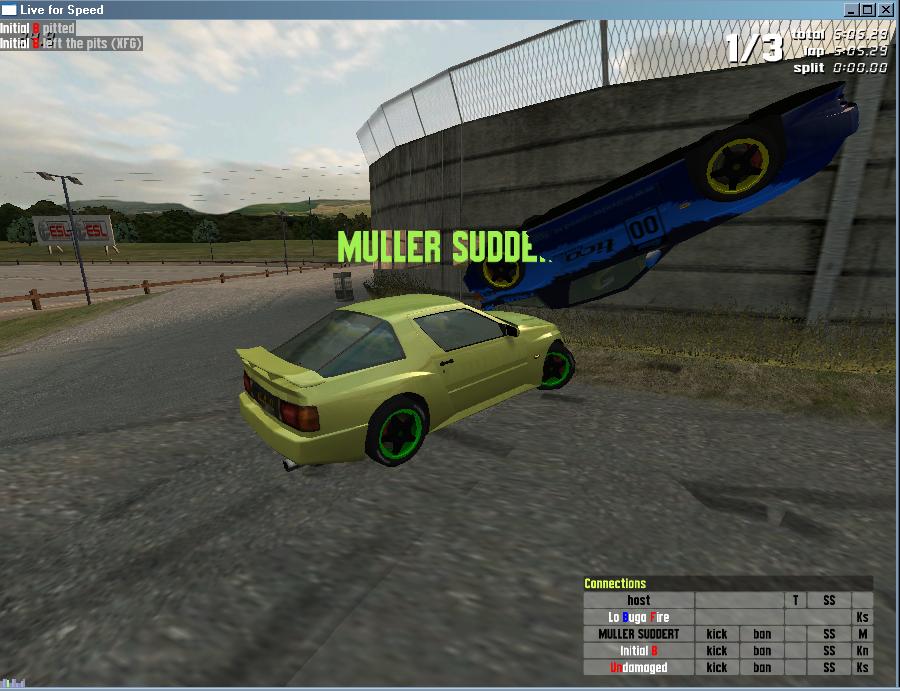Select the host connection row name
This screenshot has width=900, height=691.
pos(638,600)
